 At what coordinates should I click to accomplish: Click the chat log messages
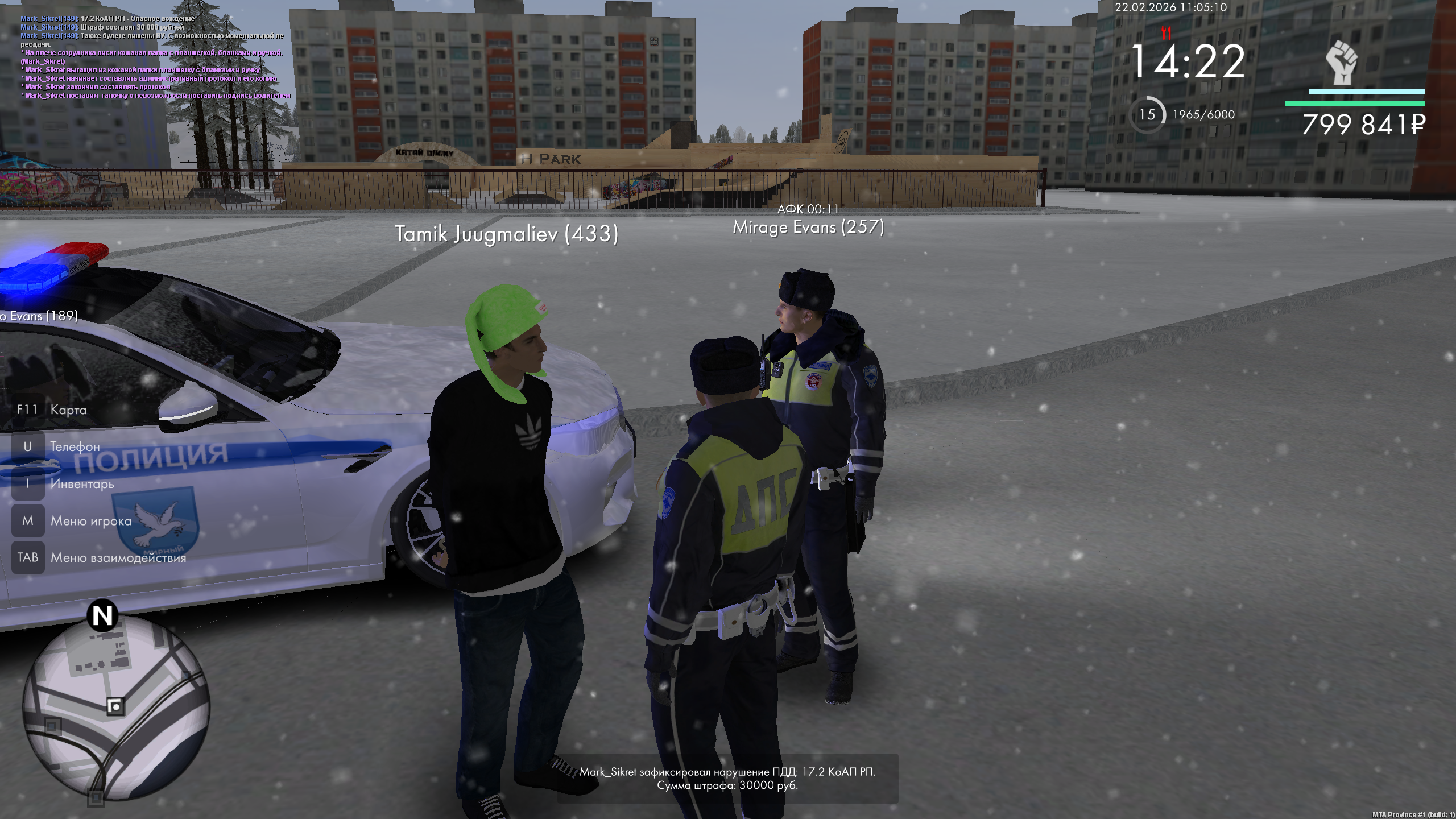point(154,57)
